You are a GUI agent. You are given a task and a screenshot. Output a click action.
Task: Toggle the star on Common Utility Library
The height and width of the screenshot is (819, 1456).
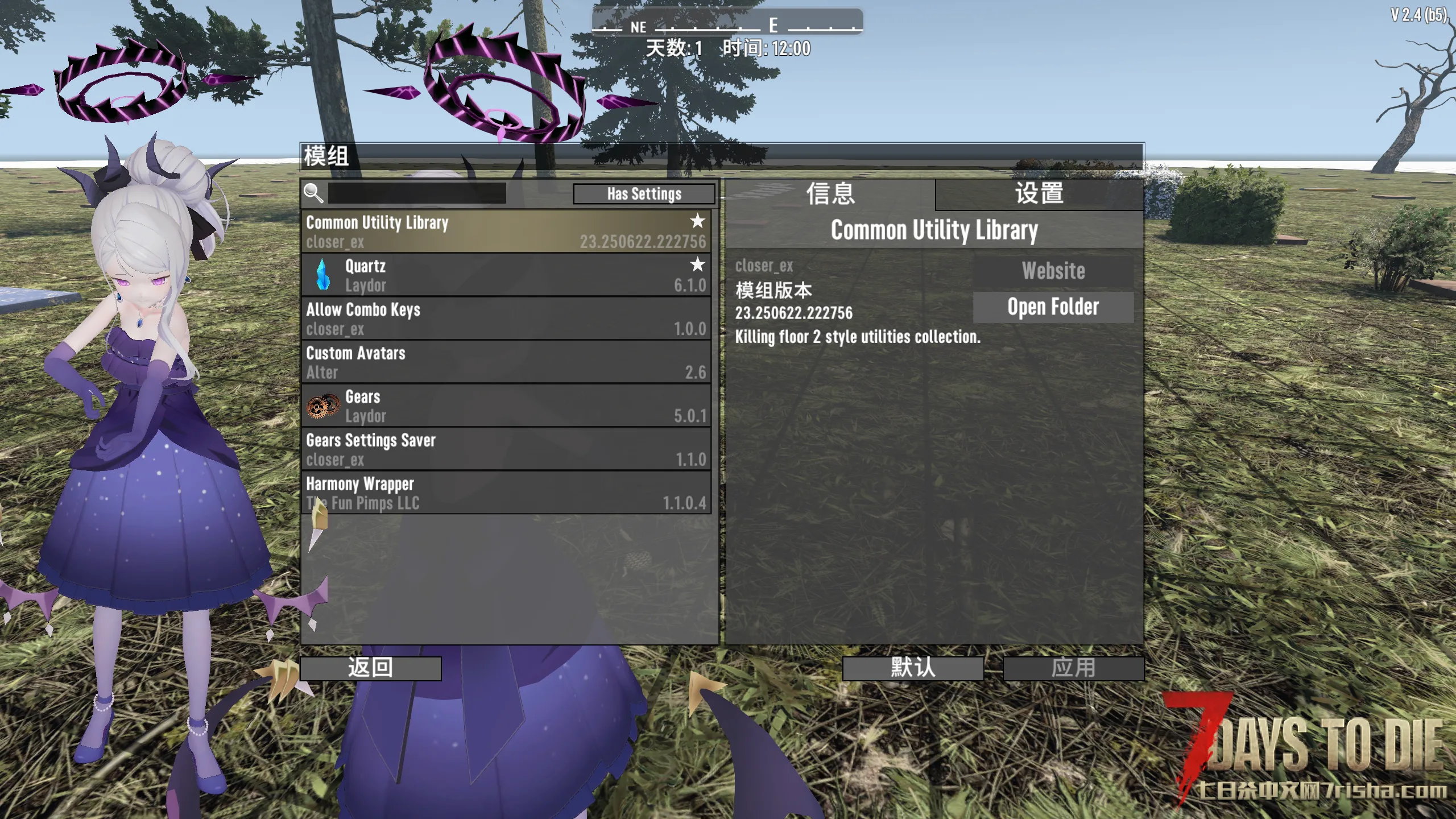[697, 221]
